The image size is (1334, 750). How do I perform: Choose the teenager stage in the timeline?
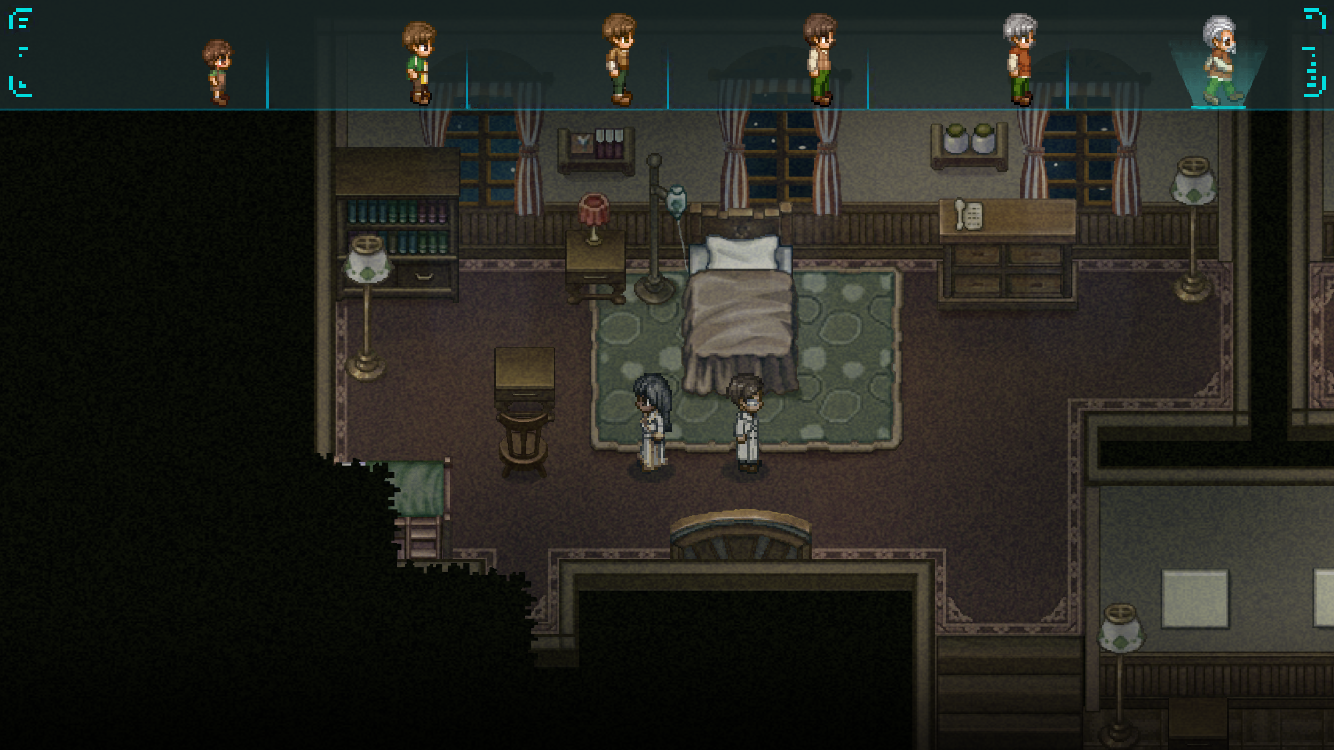(x=619, y=60)
